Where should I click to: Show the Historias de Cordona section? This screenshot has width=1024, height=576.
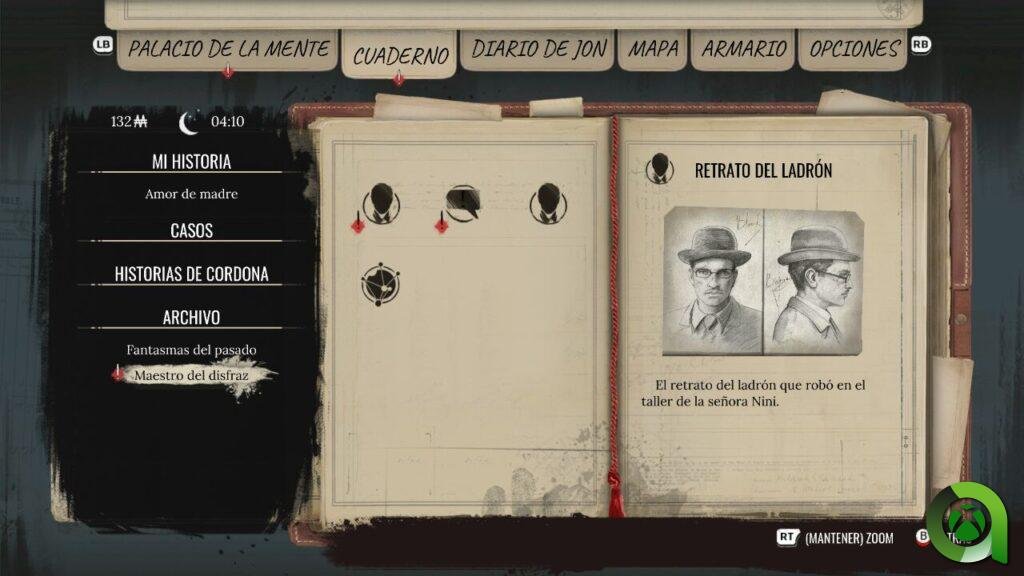point(191,274)
